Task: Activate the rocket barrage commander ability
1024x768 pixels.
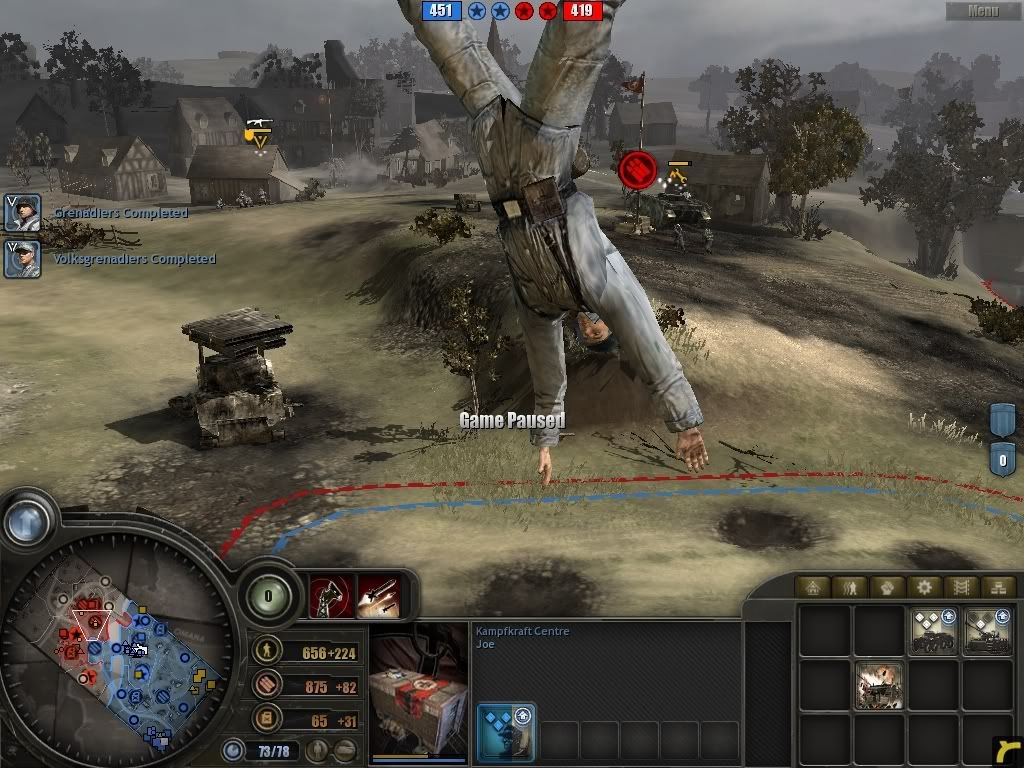Action: click(378, 596)
